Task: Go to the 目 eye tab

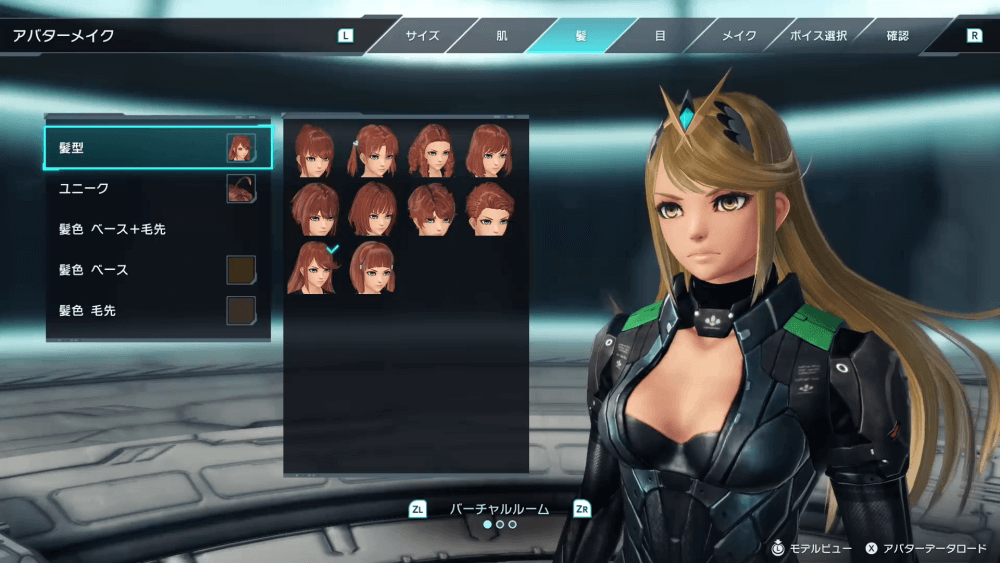Action: (x=660, y=36)
